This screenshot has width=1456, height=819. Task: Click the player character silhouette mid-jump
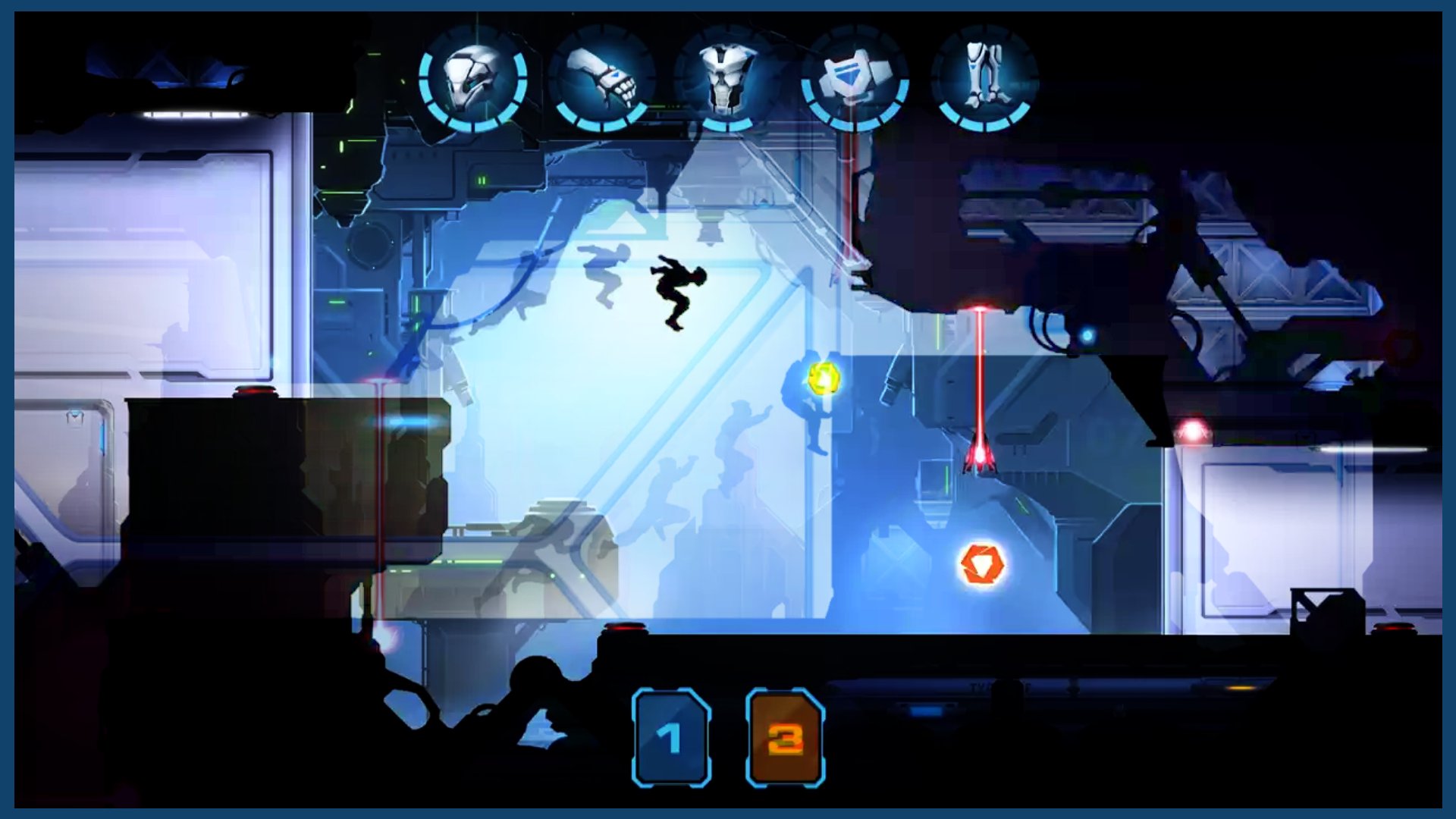point(677,292)
